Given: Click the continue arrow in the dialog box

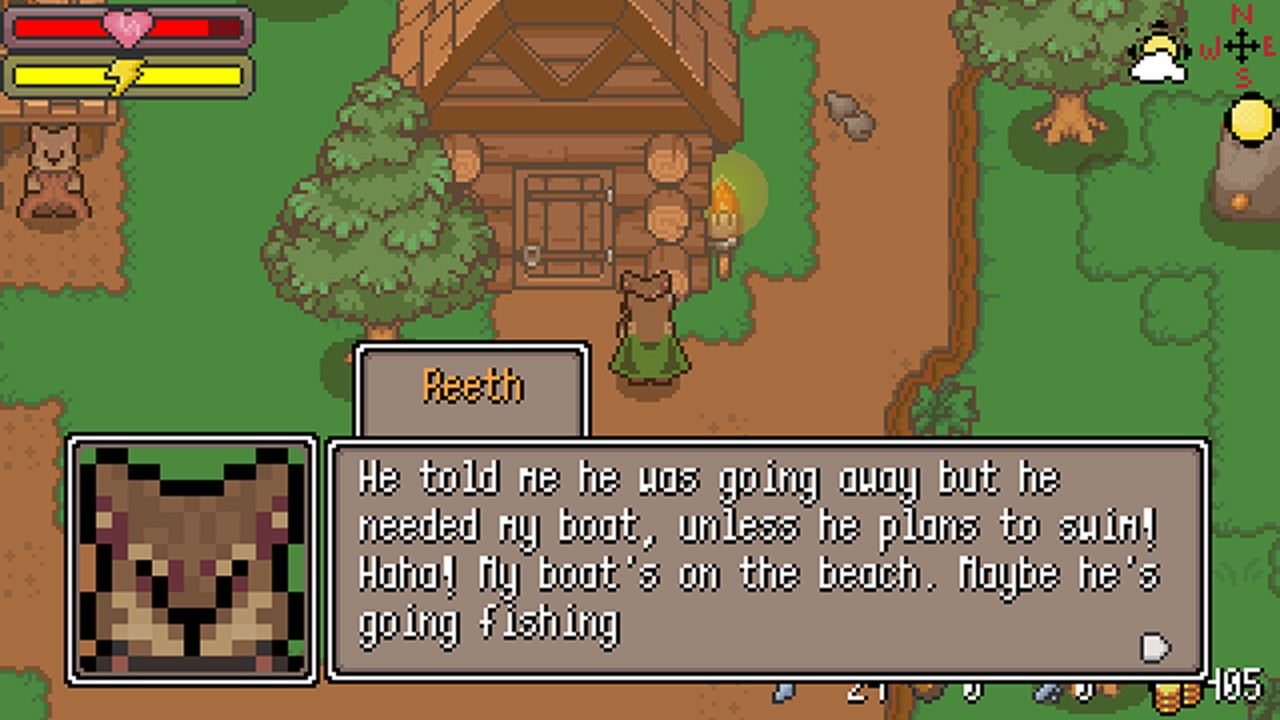Looking at the screenshot, I should 1155,650.
